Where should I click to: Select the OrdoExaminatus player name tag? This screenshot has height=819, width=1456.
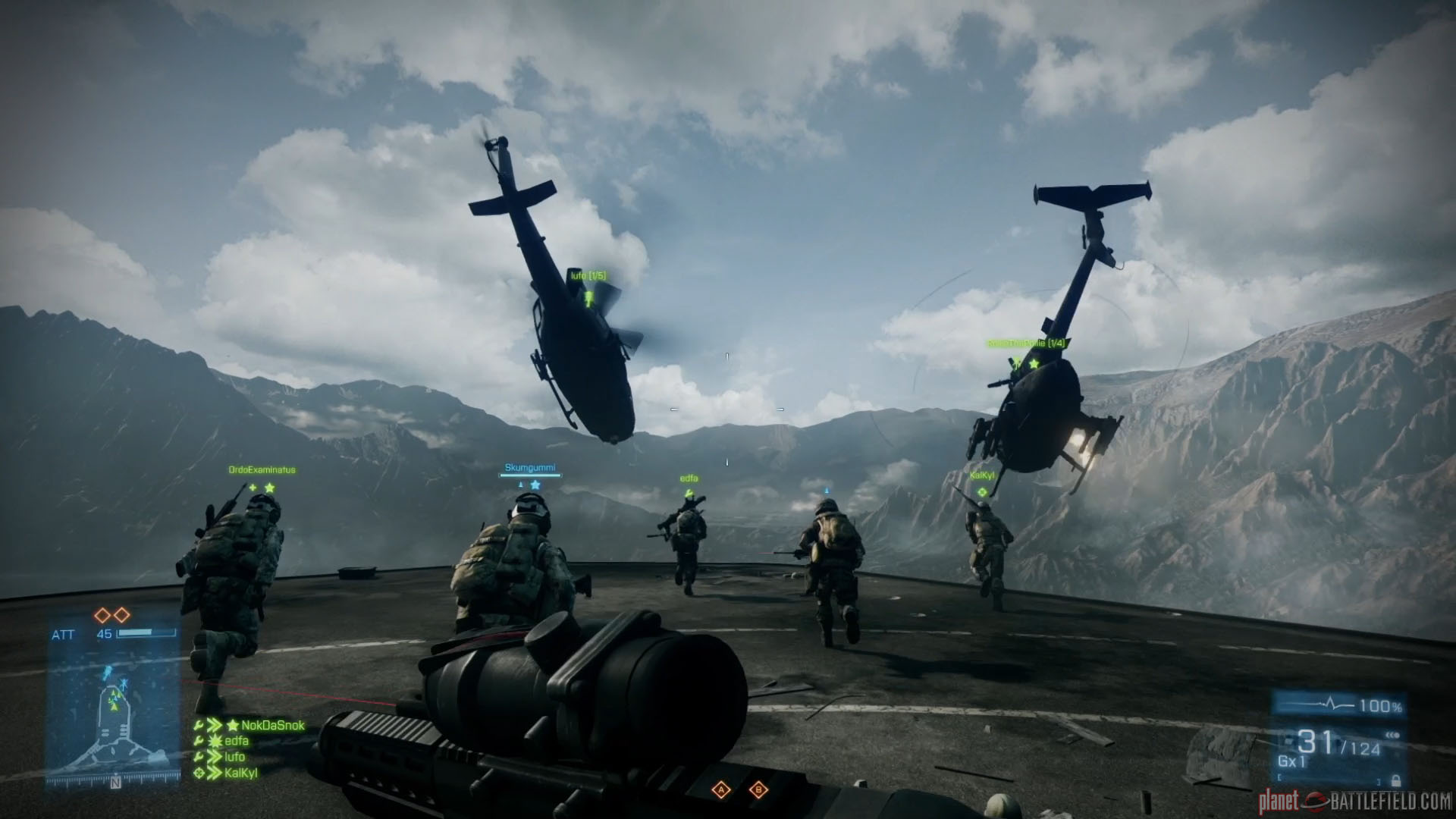point(262,470)
